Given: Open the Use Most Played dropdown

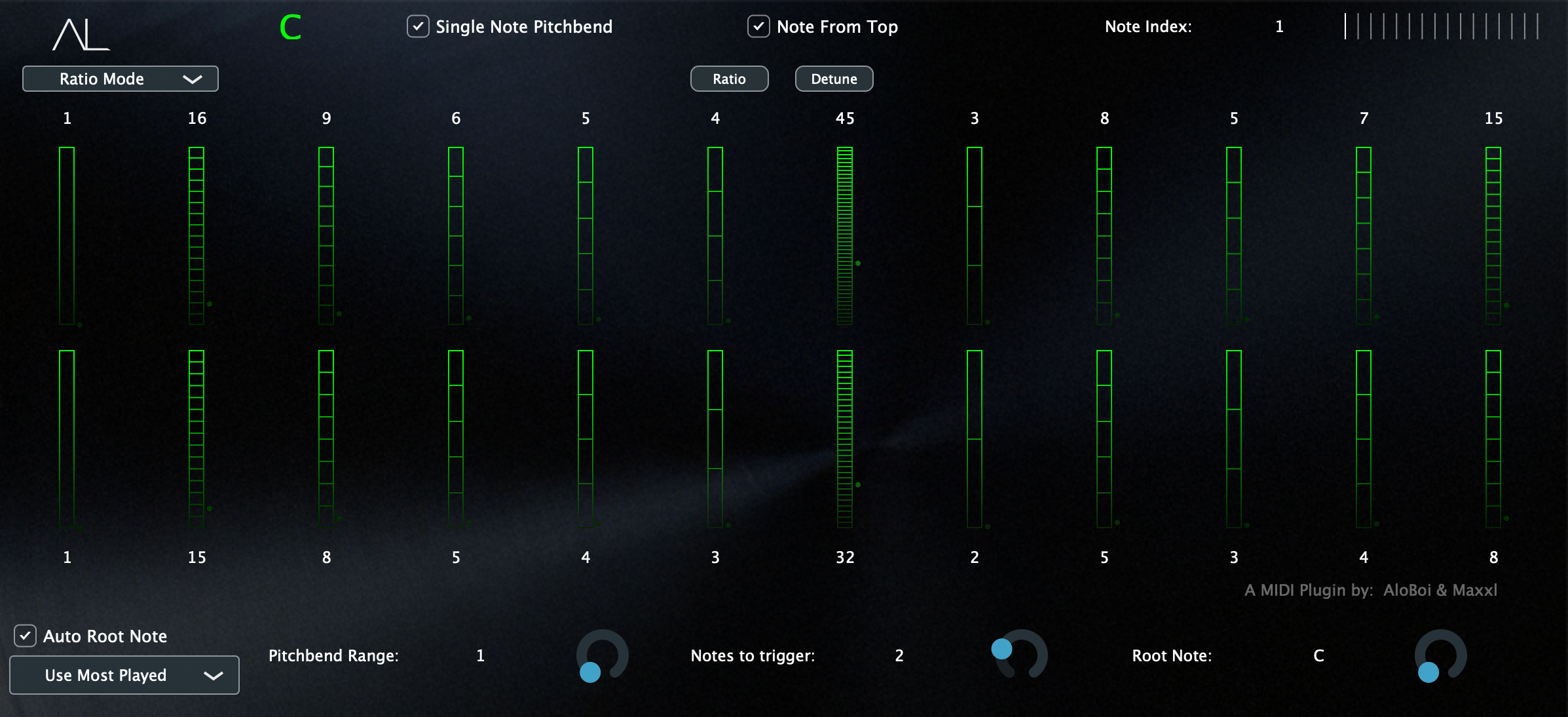Looking at the screenshot, I should coord(124,675).
